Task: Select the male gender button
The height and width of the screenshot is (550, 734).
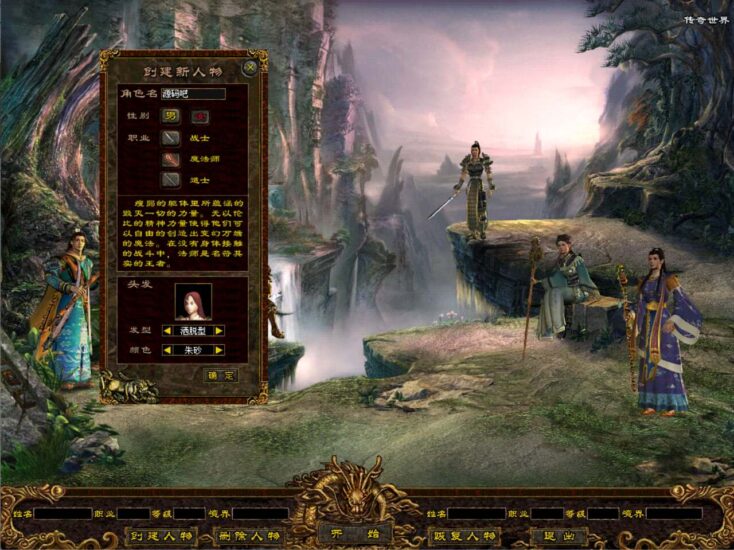Action: coord(171,116)
